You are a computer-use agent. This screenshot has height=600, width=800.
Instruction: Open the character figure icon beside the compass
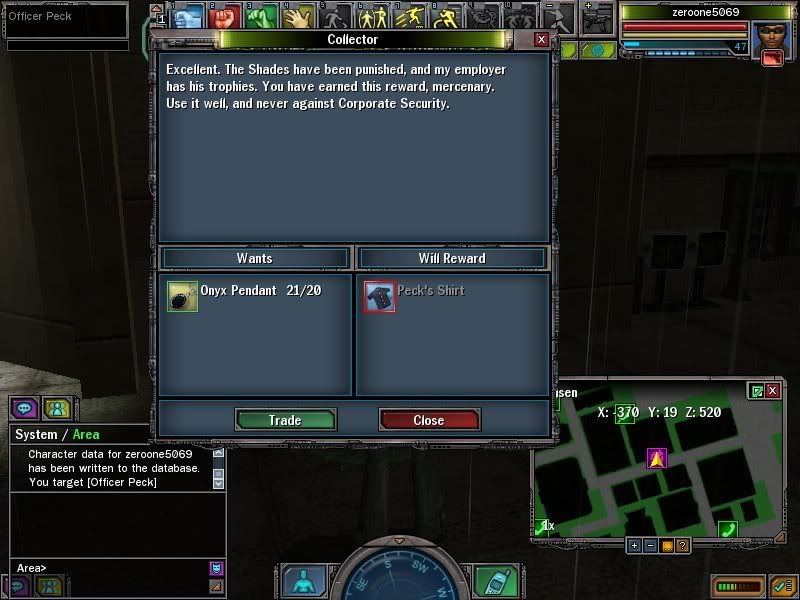(300, 581)
